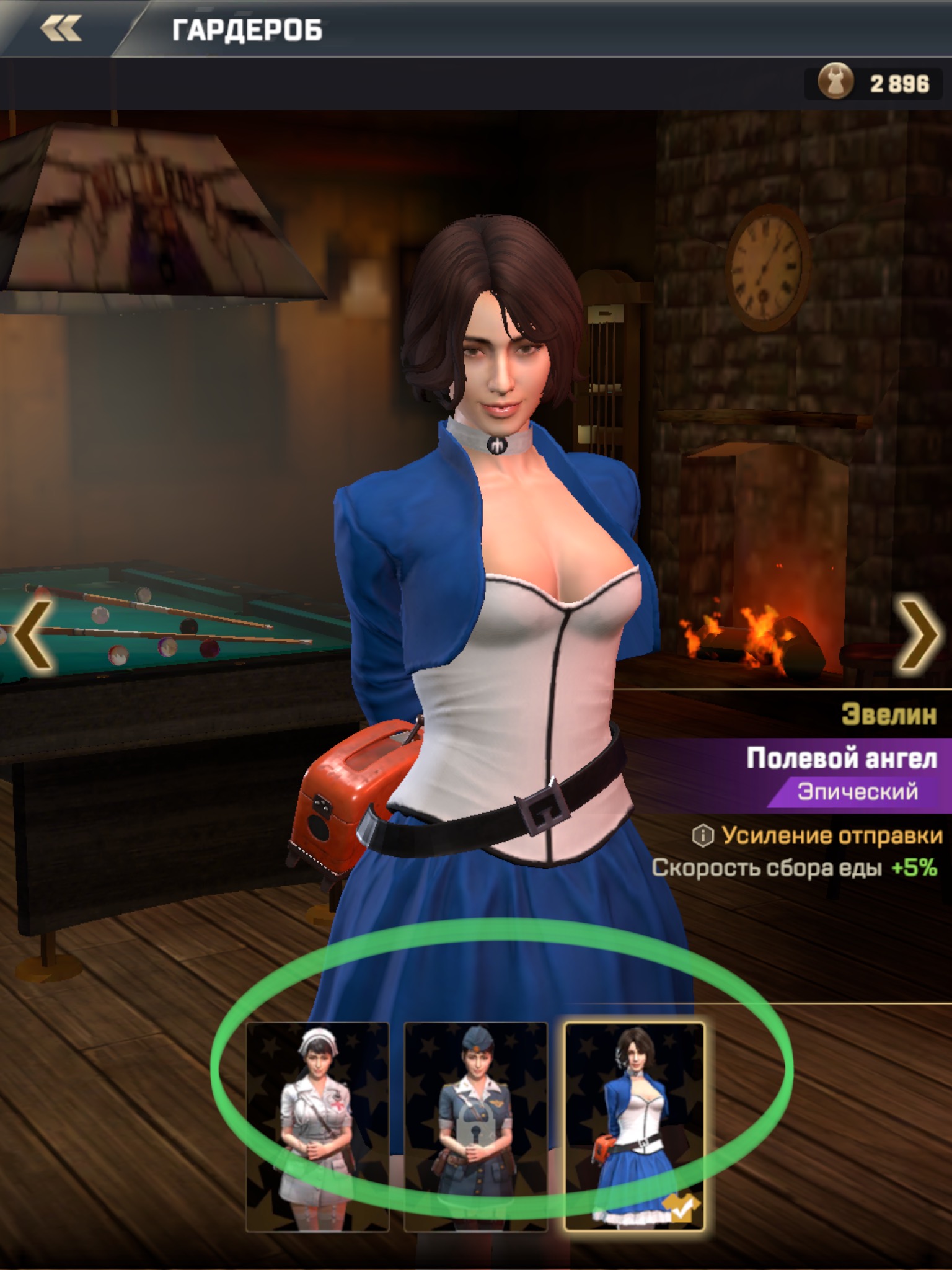The height and width of the screenshot is (1270, 952).
Task: Go back using the double-chevron button
Action: coord(61,29)
